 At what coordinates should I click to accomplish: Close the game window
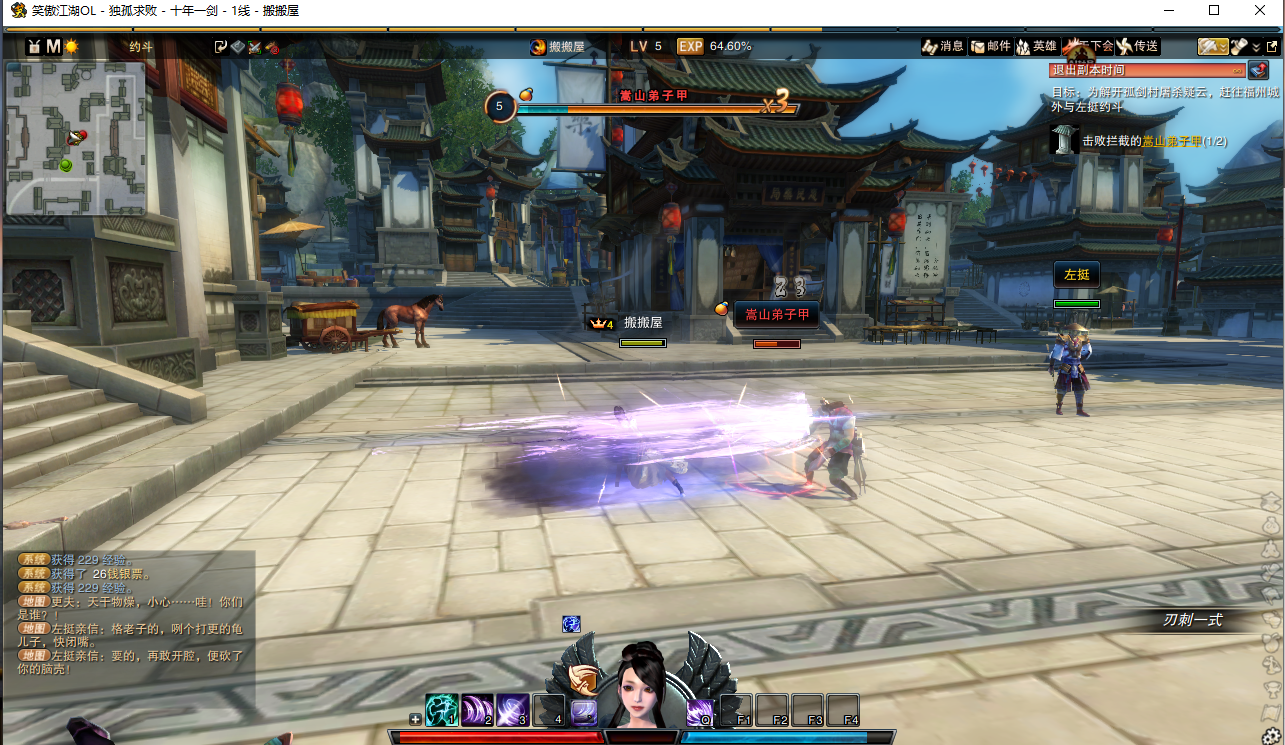click(1260, 11)
